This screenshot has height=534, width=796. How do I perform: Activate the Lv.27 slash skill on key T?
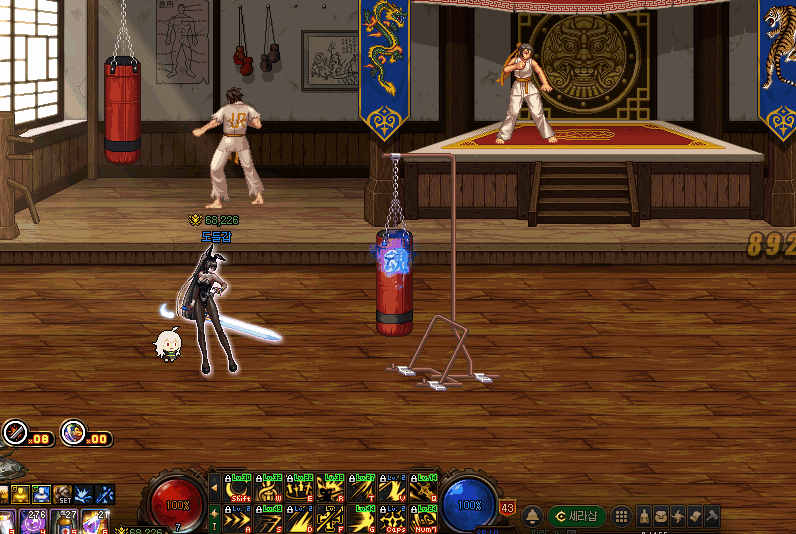click(x=362, y=488)
